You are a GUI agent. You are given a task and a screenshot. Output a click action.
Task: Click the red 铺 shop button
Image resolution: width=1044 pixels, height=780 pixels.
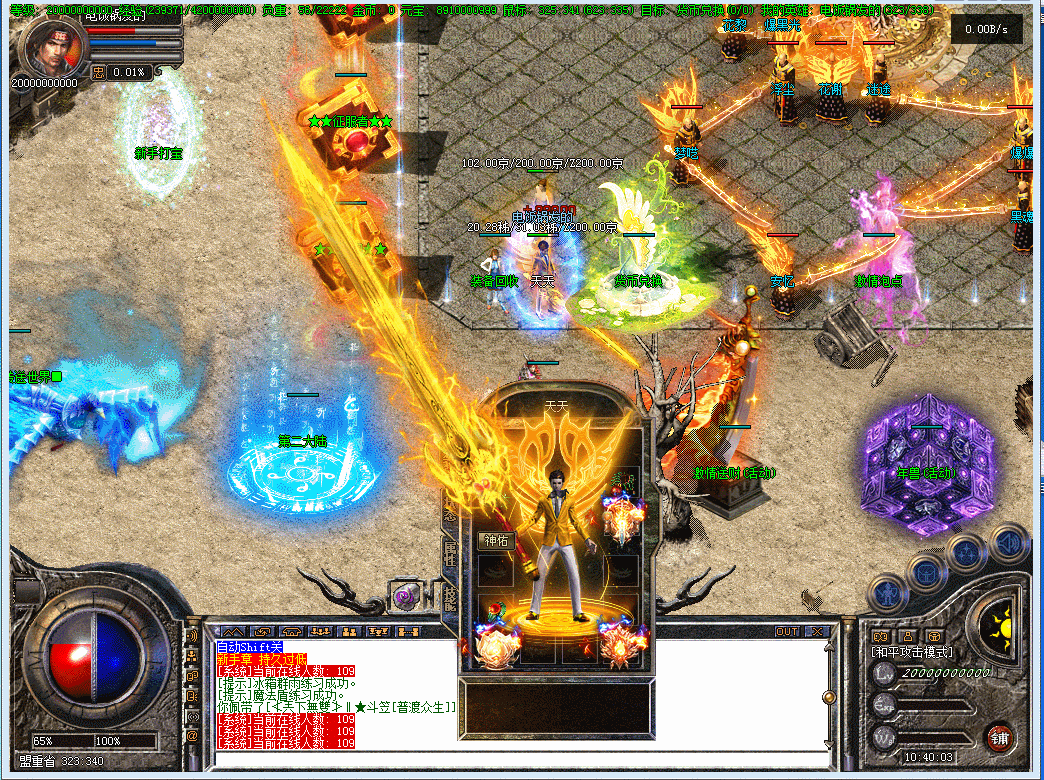pyautogui.click(x=999, y=739)
